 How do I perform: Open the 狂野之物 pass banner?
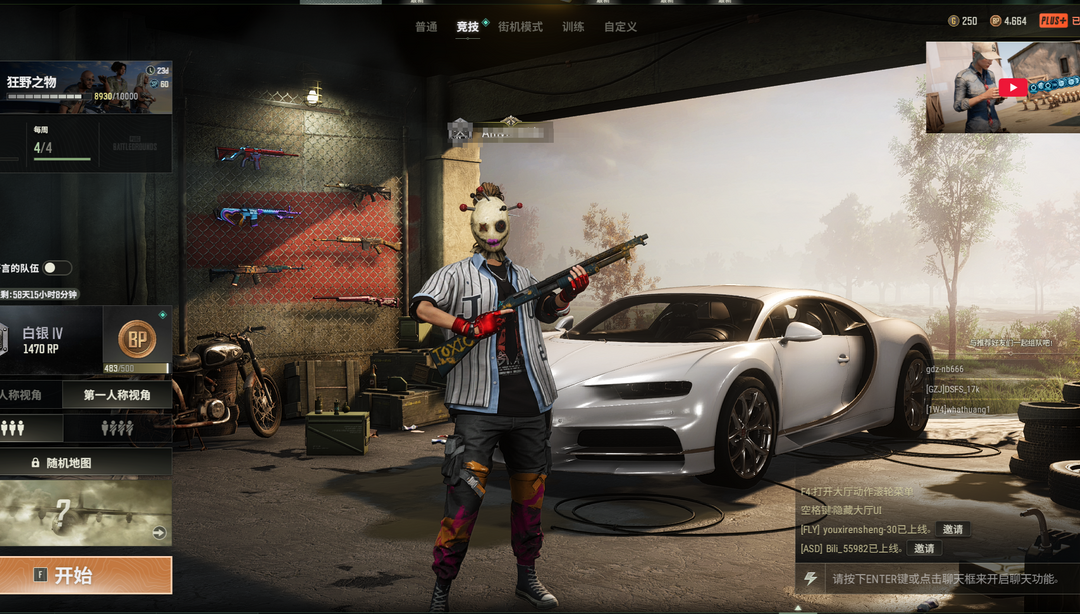pos(85,87)
